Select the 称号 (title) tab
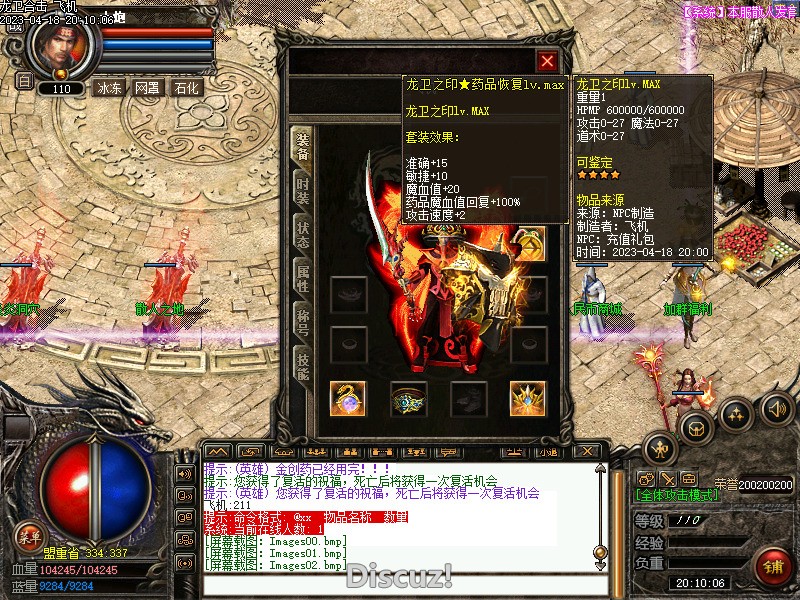Screen dimensions: 800x600 click(x=302, y=320)
